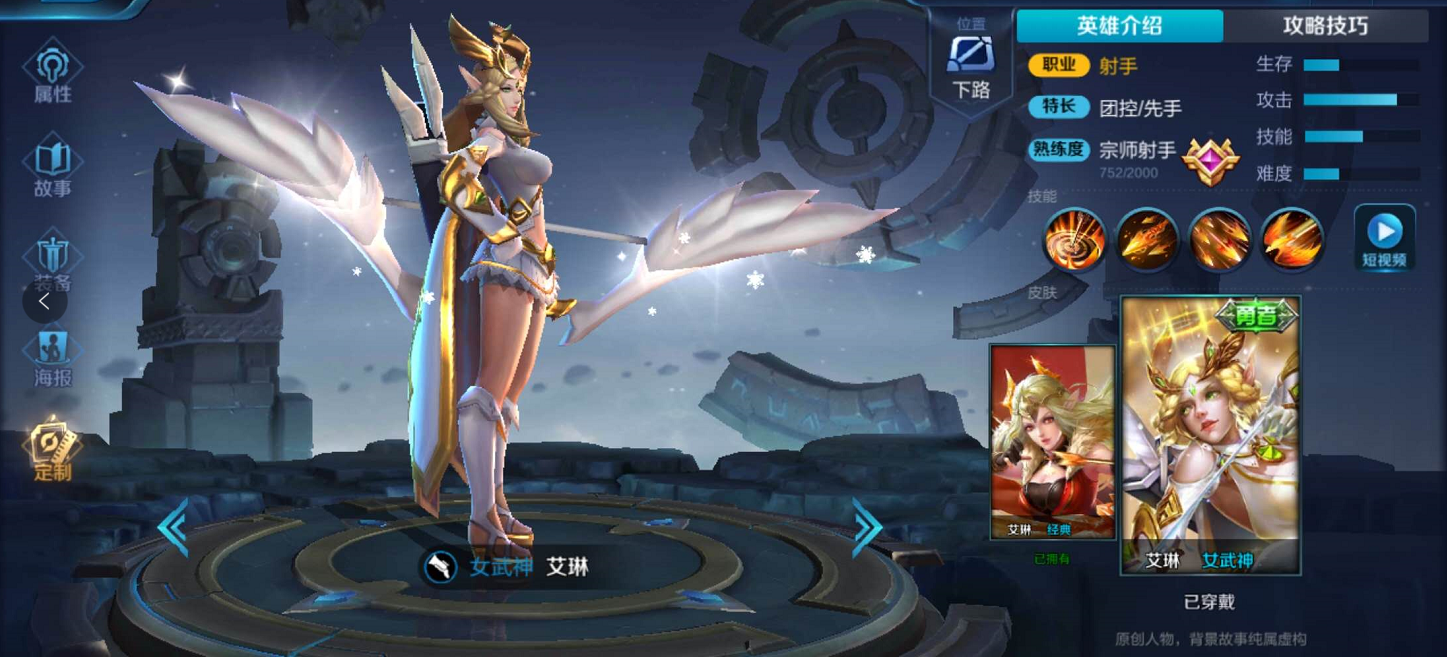Select the fourth skill icon
This screenshot has height=657, width=1447.
pos(1291,240)
